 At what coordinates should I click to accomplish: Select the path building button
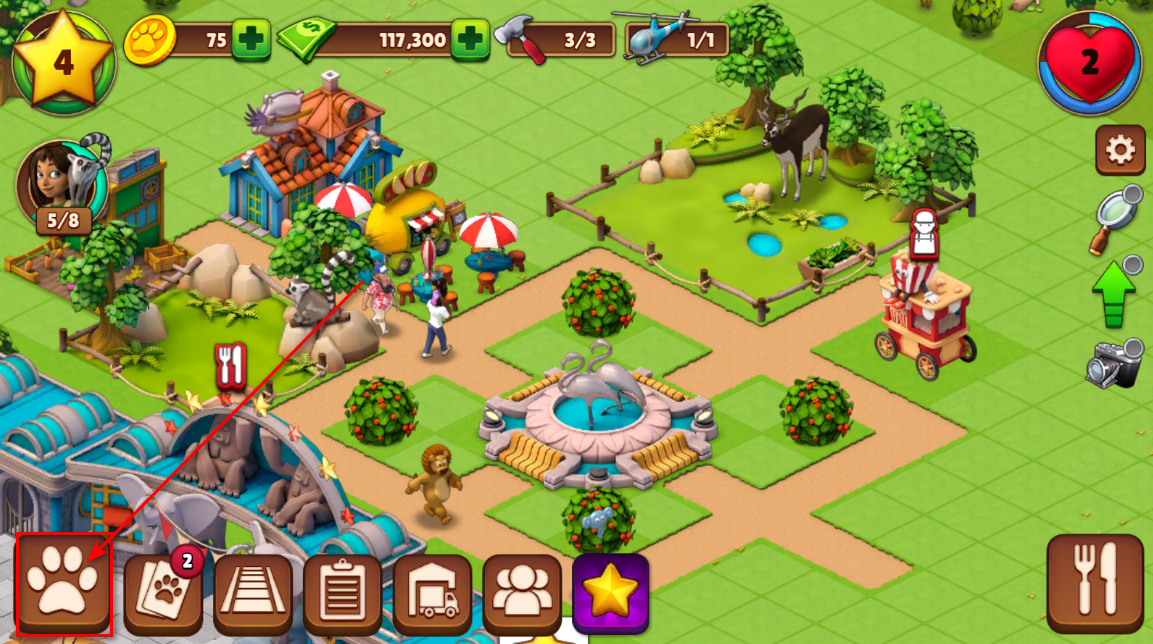[253, 594]
